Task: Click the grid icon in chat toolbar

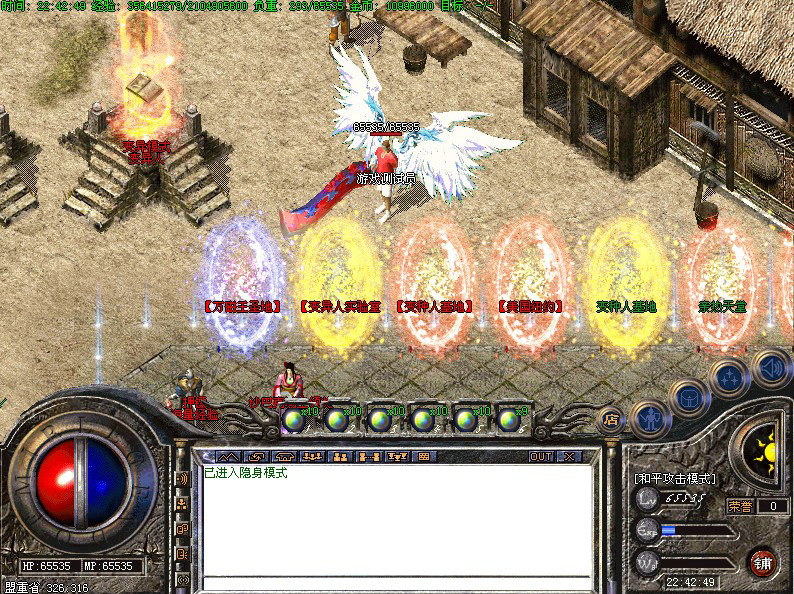Action: point(424,456)
